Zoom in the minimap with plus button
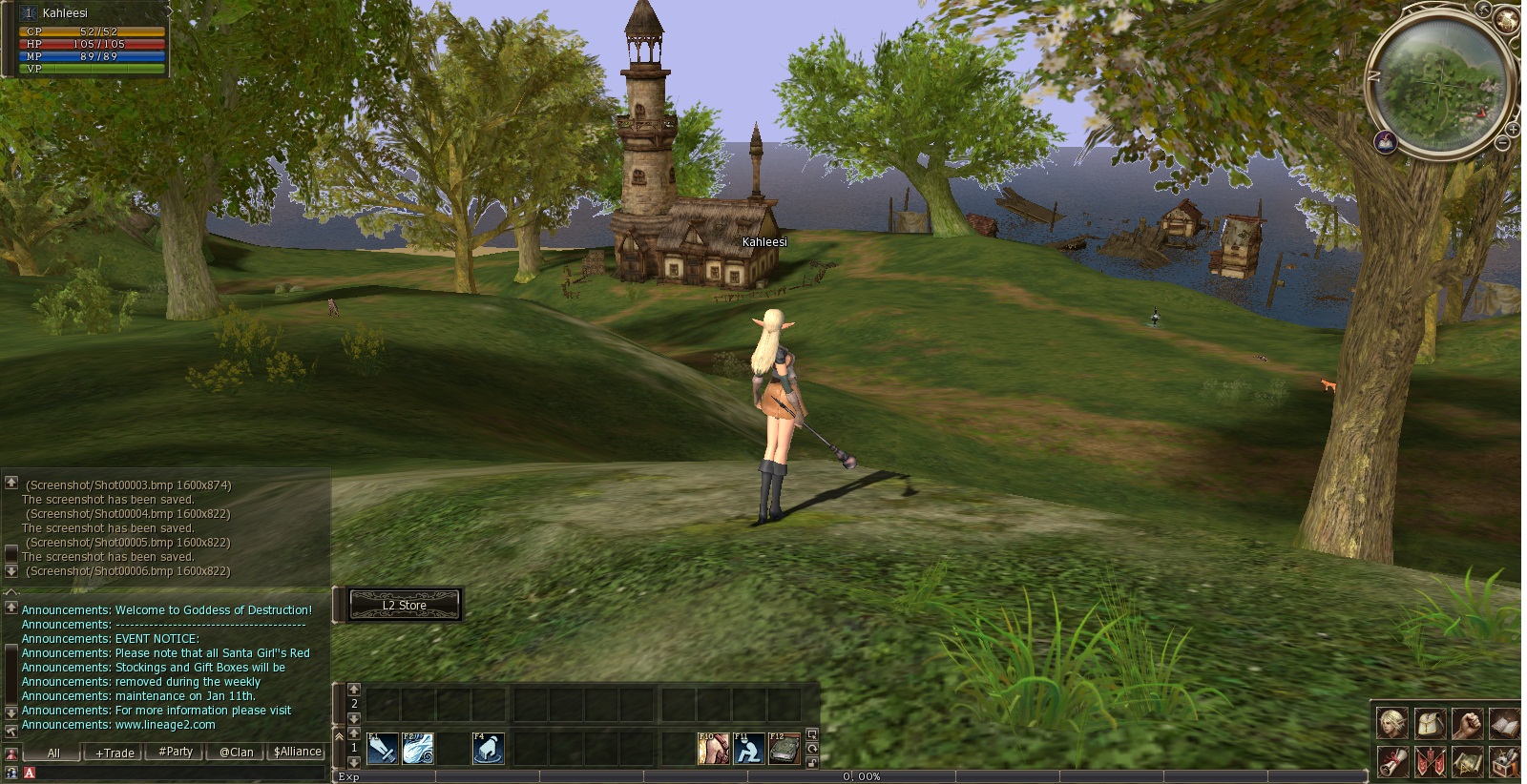The width and height of the screenshot is (1527, 784). tap(1513, 129)
